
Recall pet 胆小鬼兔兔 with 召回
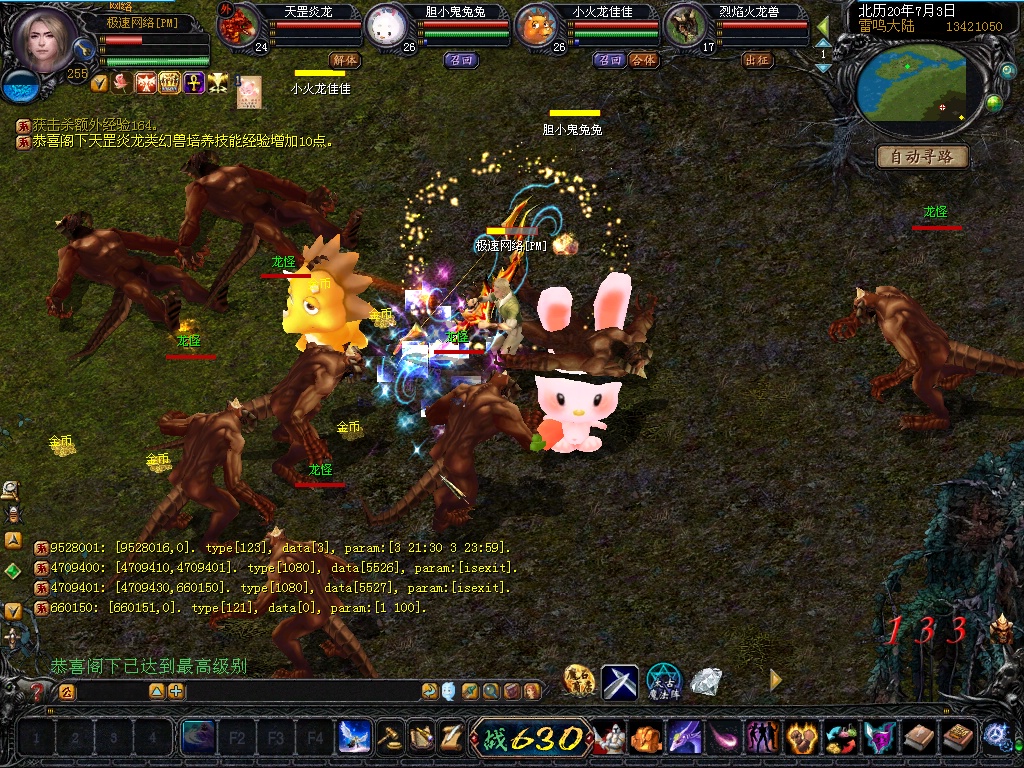point(461,60)
